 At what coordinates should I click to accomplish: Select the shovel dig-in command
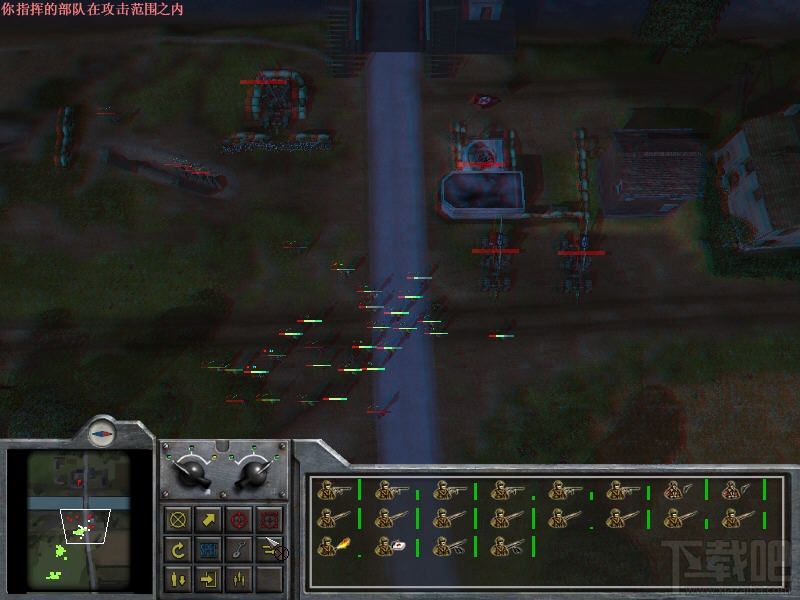[238, 549]
